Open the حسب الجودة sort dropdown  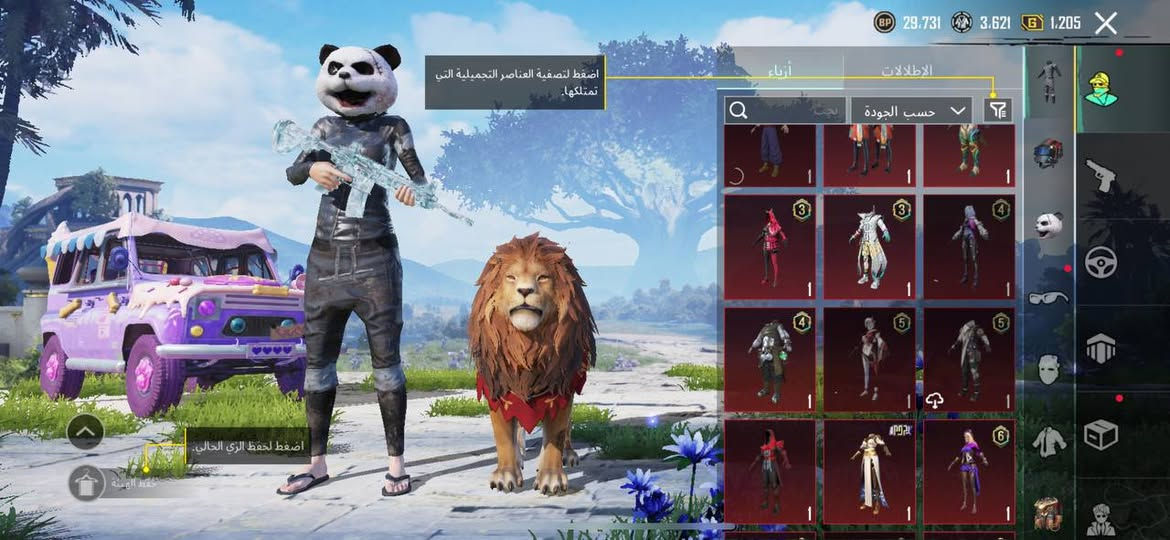point(911,110)
